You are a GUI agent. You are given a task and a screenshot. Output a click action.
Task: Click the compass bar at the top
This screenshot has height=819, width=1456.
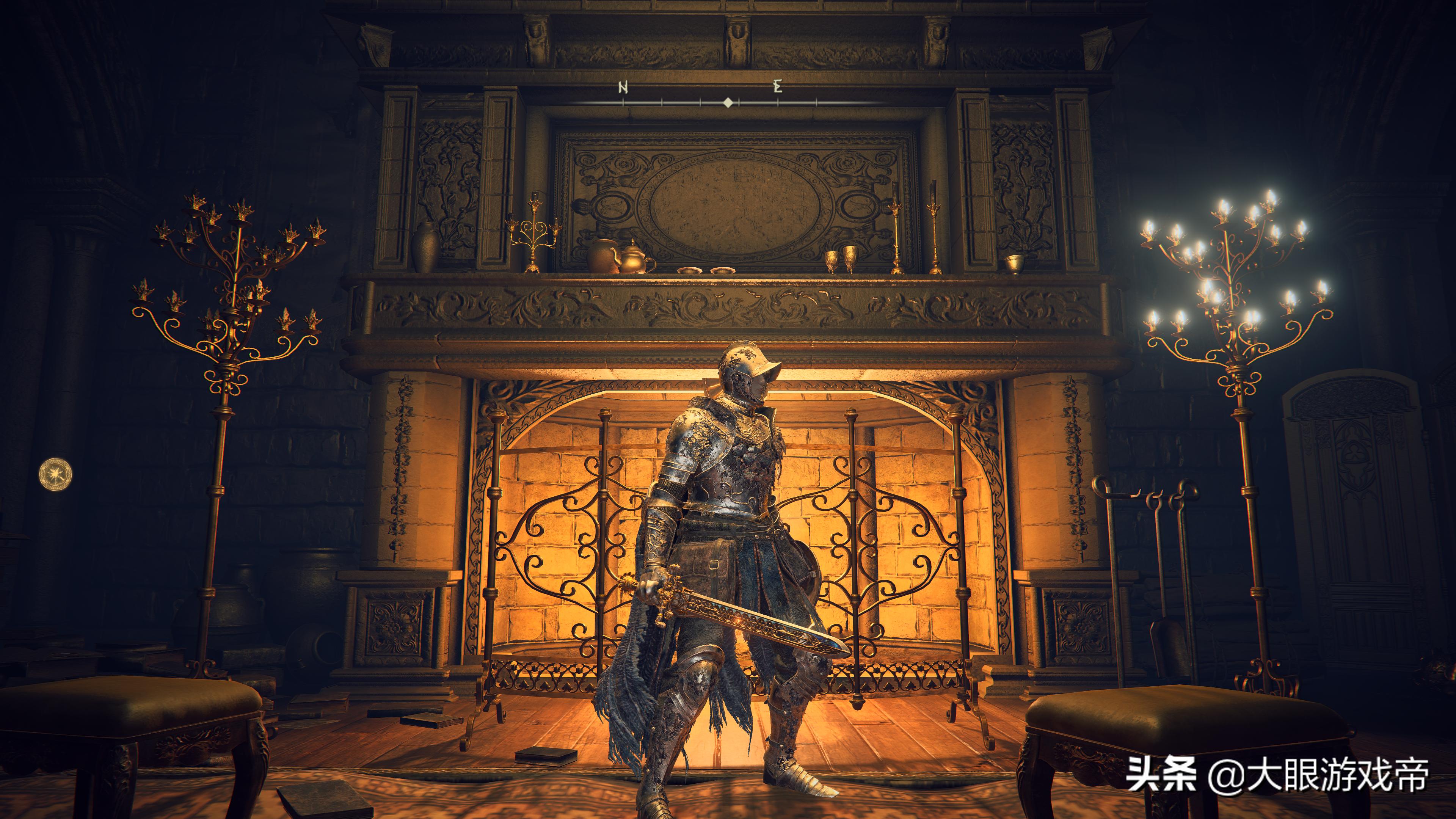coord(728,102)
